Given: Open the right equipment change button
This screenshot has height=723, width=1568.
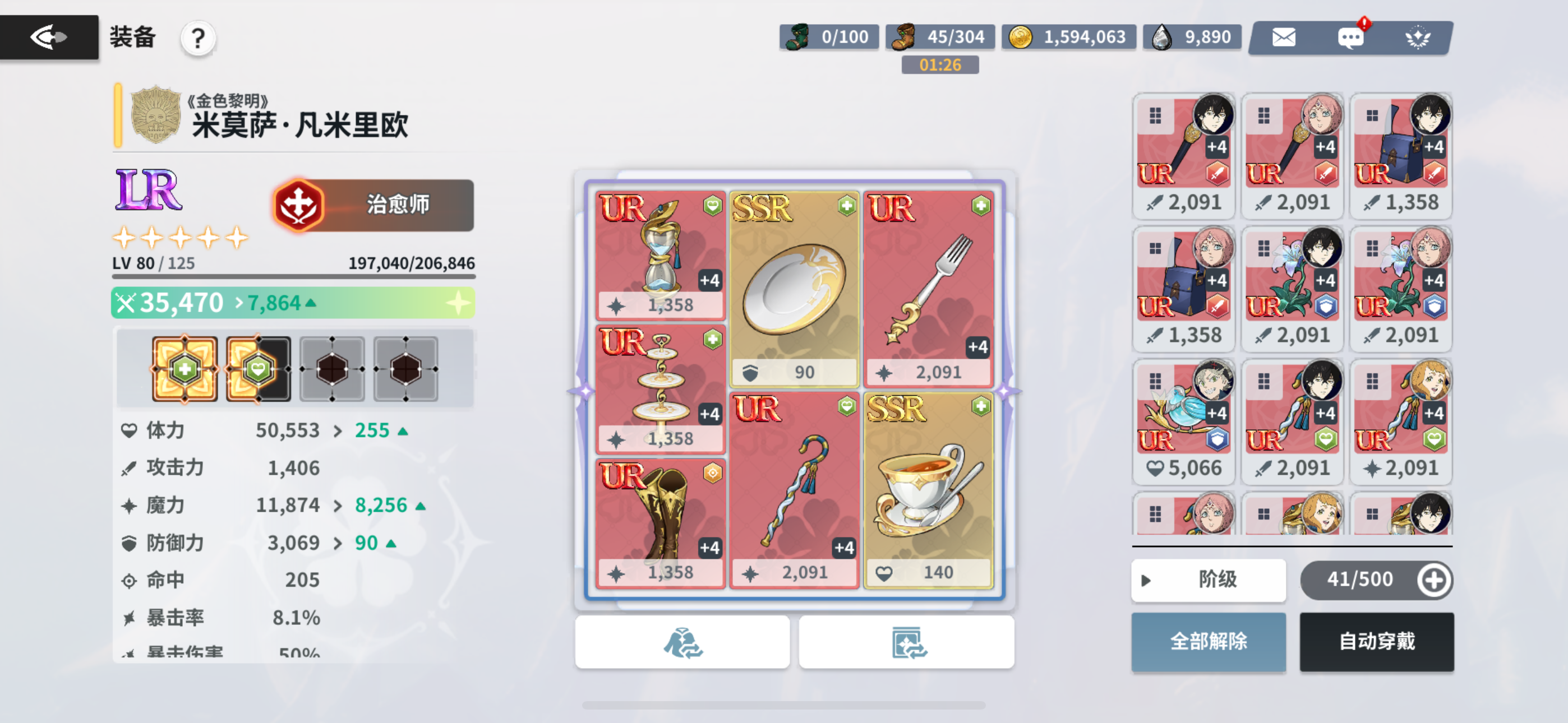Looking at the screenshot, I should (906, 642).
